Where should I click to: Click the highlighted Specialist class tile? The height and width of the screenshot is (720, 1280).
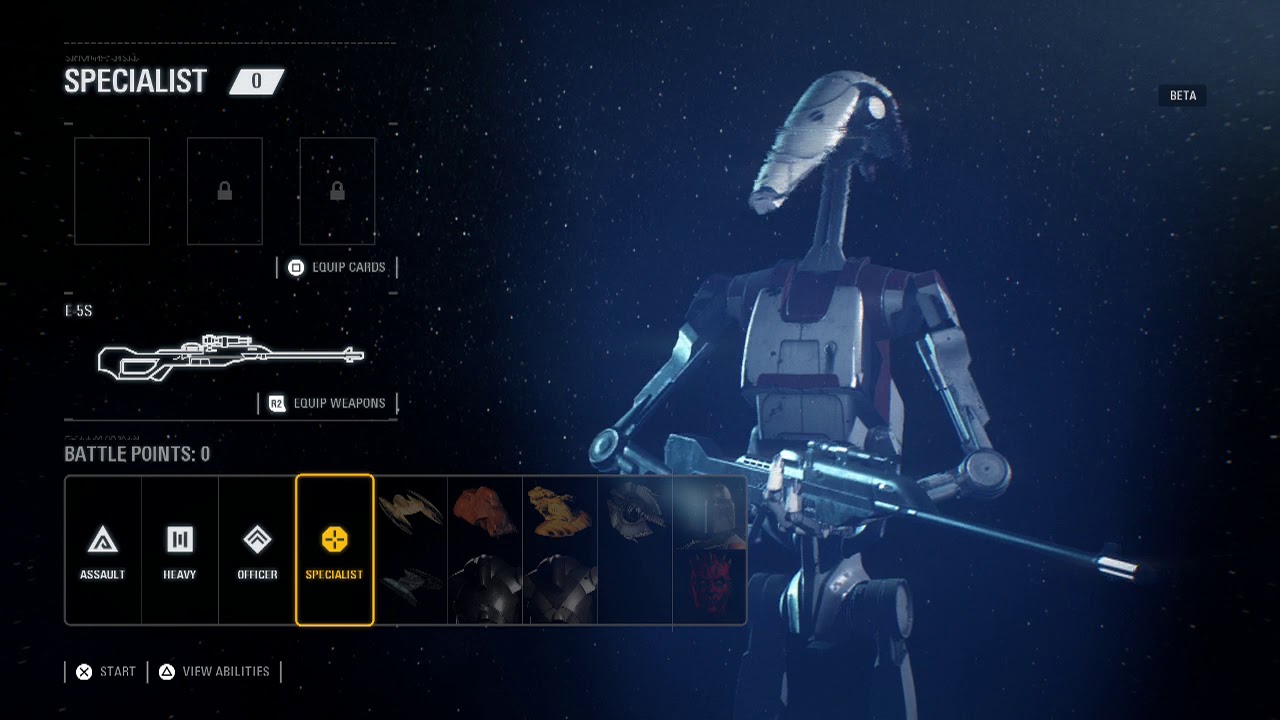(x=334, y=550)
